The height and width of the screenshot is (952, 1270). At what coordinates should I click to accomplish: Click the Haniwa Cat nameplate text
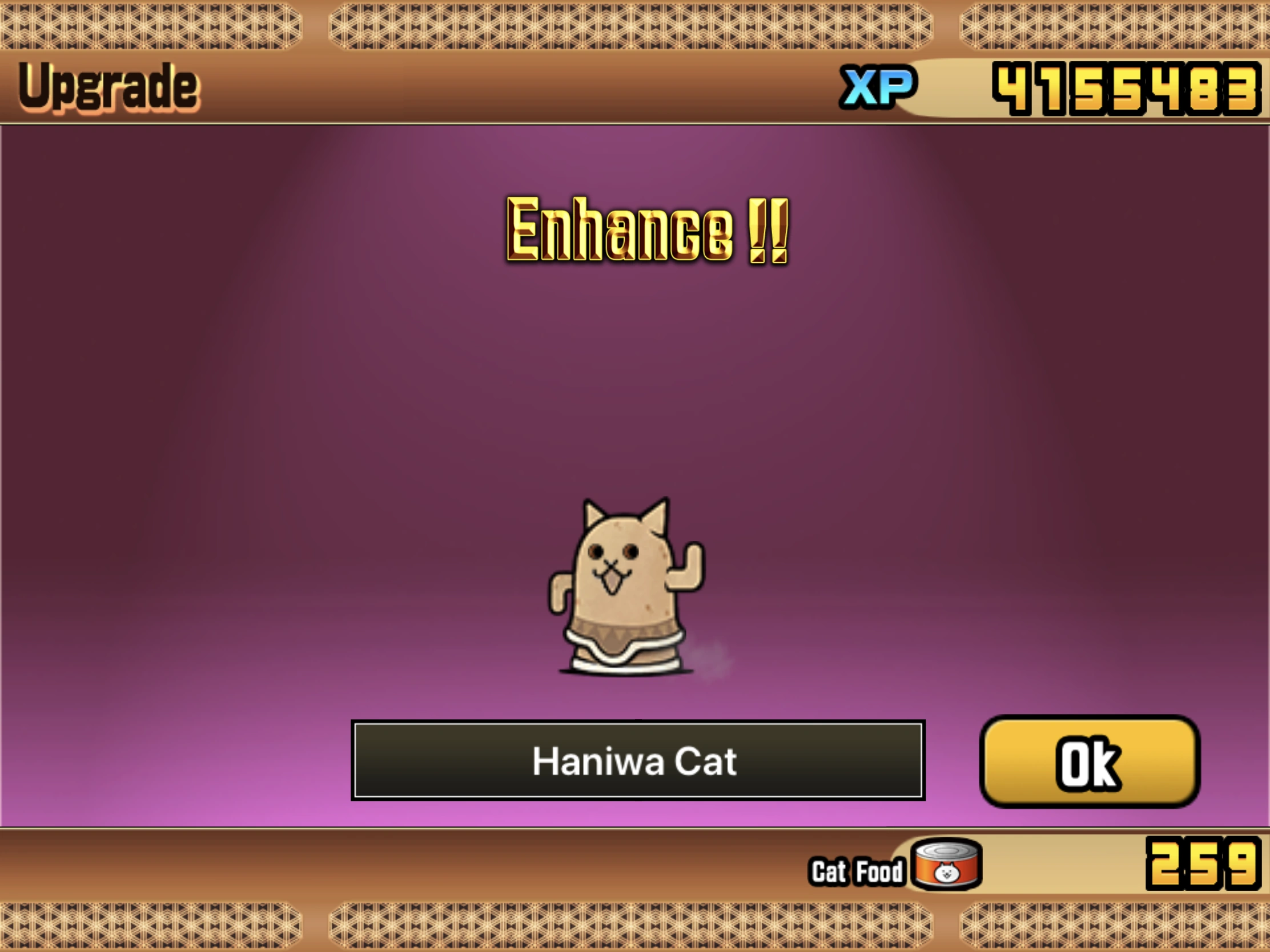637,762
